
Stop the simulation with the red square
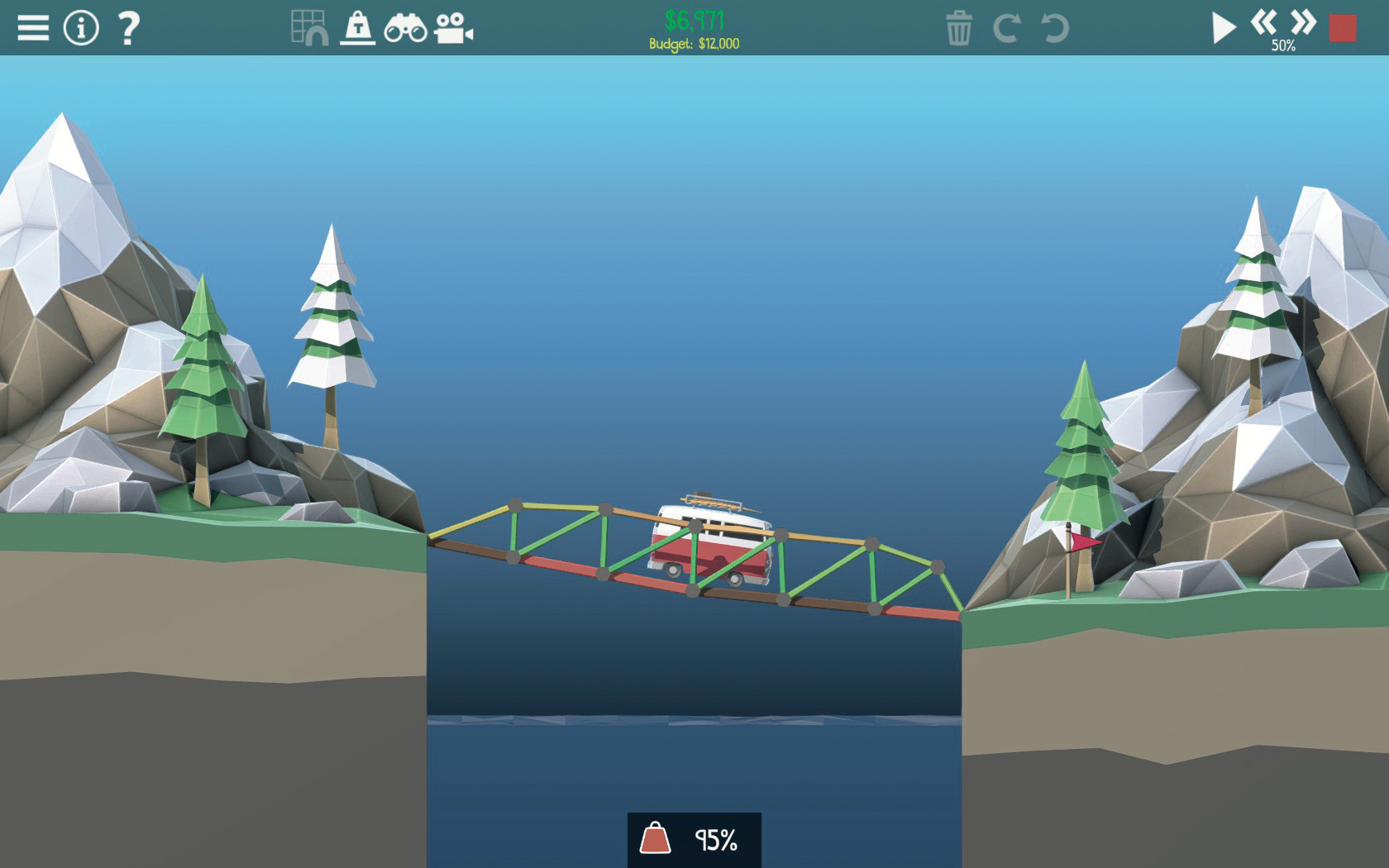point(1343,28)
